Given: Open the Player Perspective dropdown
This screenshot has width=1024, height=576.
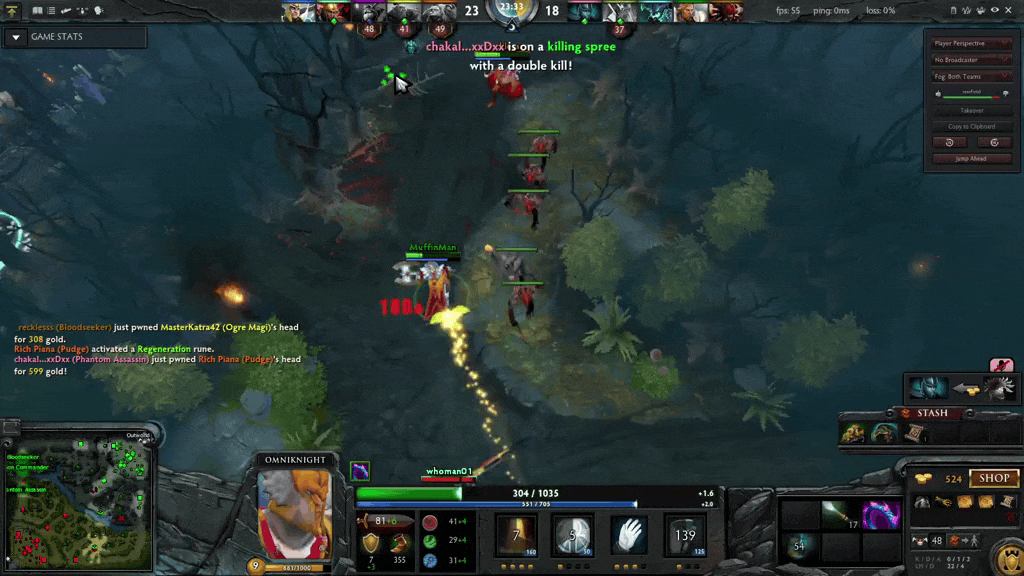Looking at the screenshot, I should [x=972, y=44].
